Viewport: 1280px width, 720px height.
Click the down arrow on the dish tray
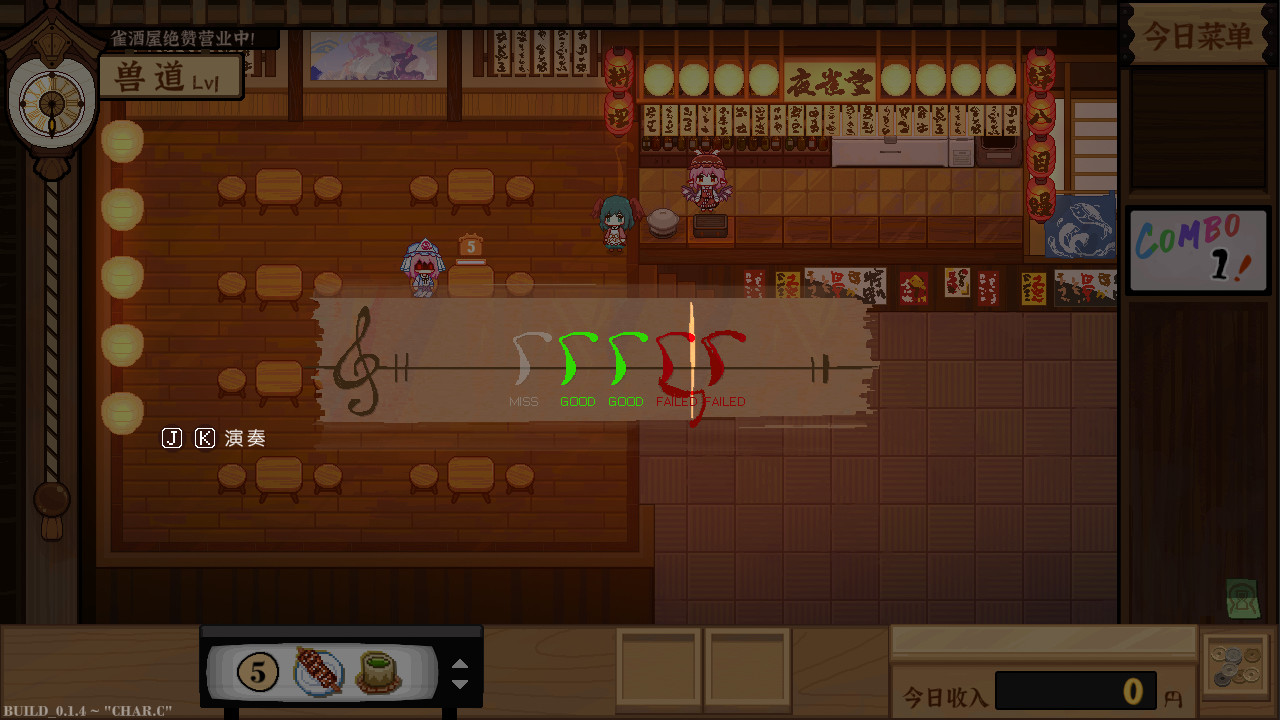click(460, 681)
